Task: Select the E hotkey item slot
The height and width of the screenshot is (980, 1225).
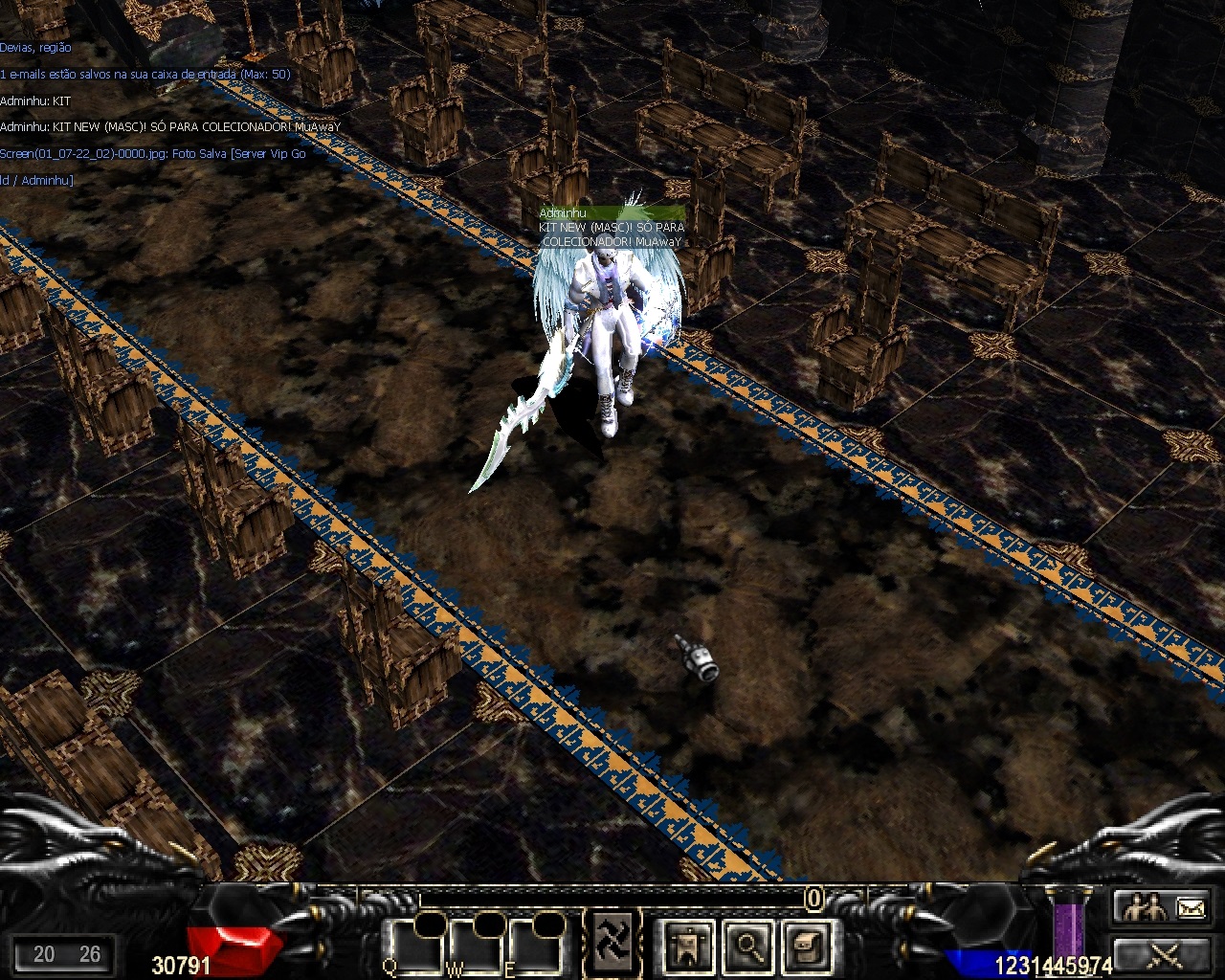Action: 535,947
